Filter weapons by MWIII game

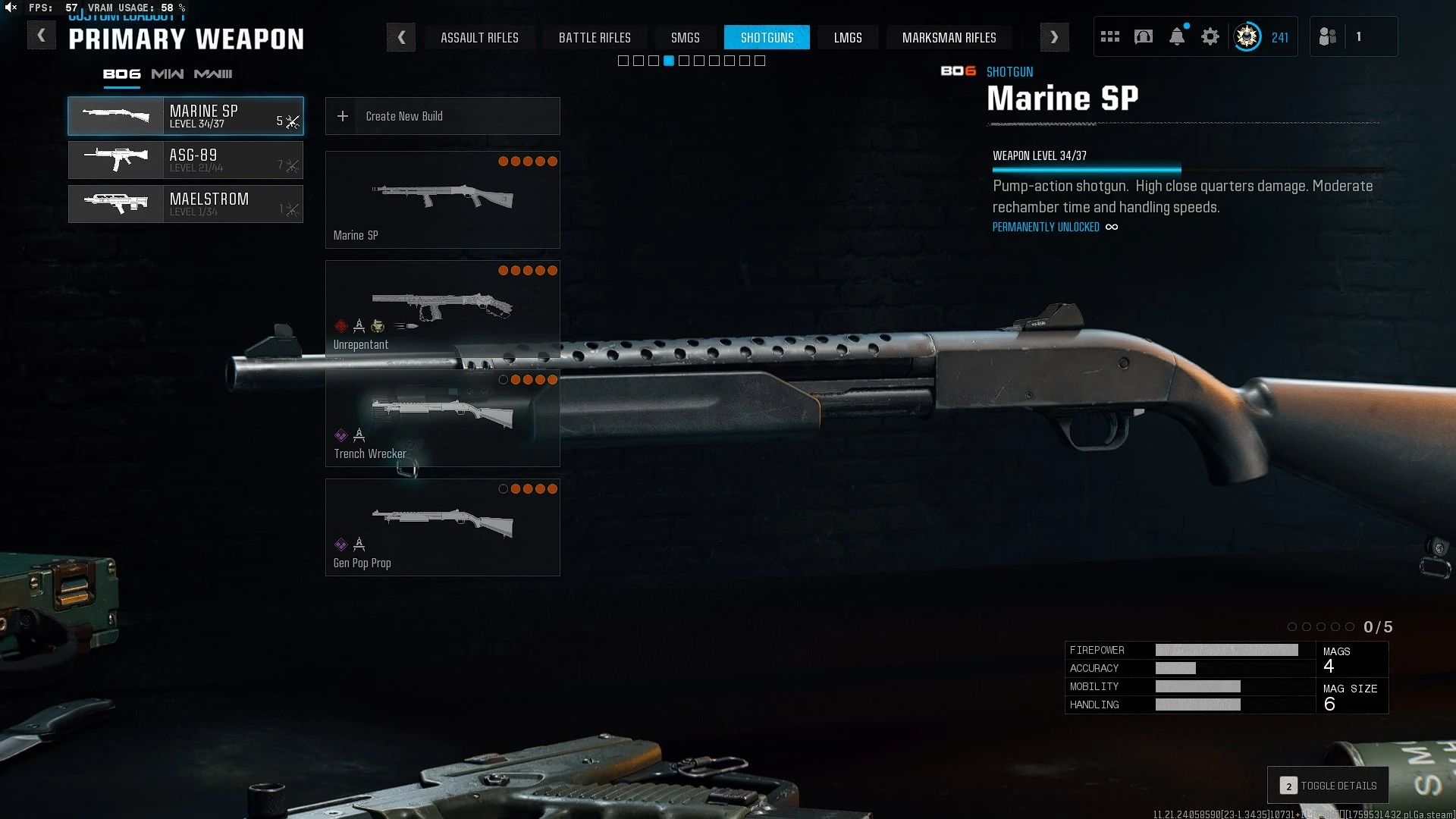[x=213, y=74]
